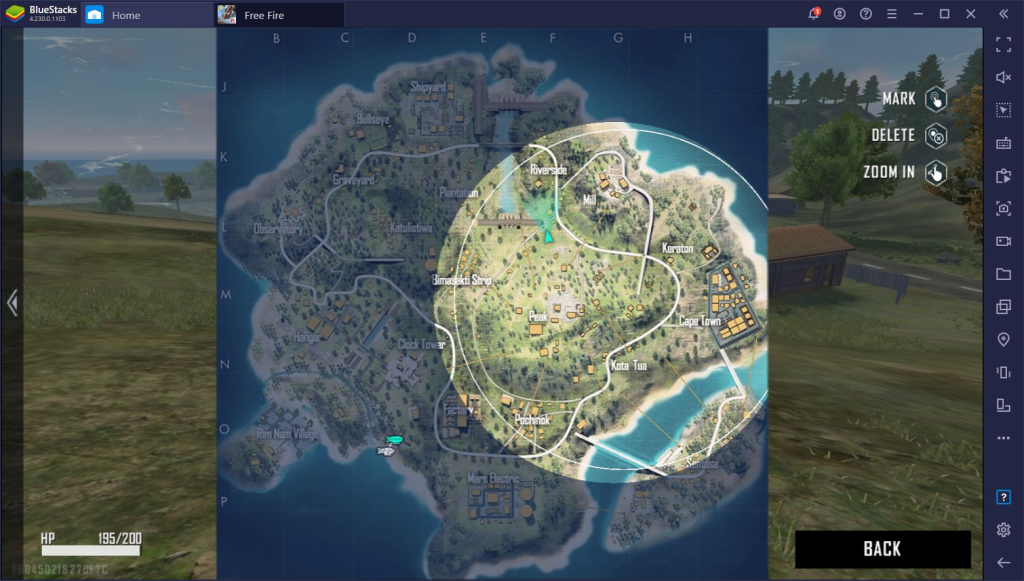
Task: Open the media folder sidebar icon
Action: (1003, 274)
